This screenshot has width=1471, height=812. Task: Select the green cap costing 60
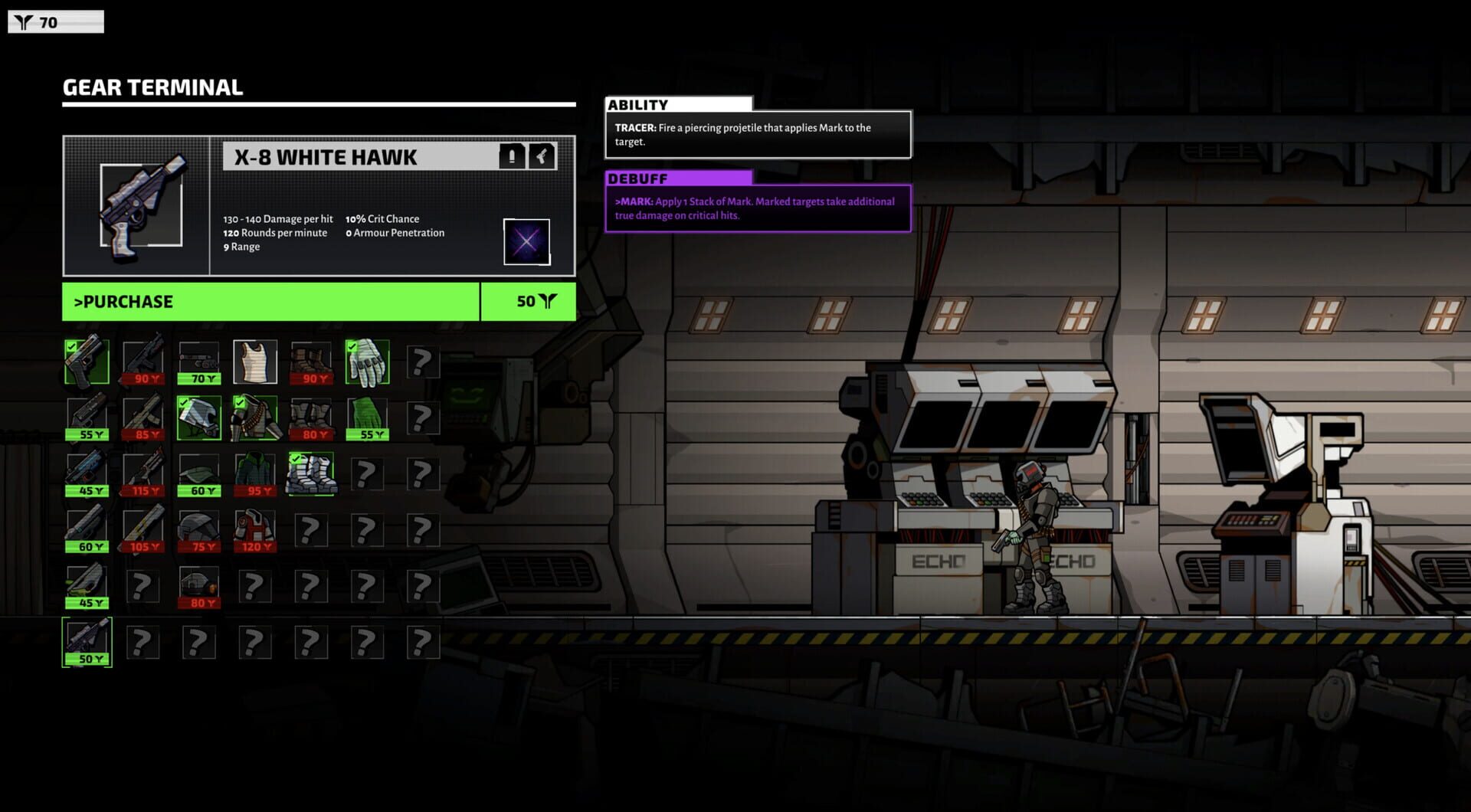[x=198, y=474]
